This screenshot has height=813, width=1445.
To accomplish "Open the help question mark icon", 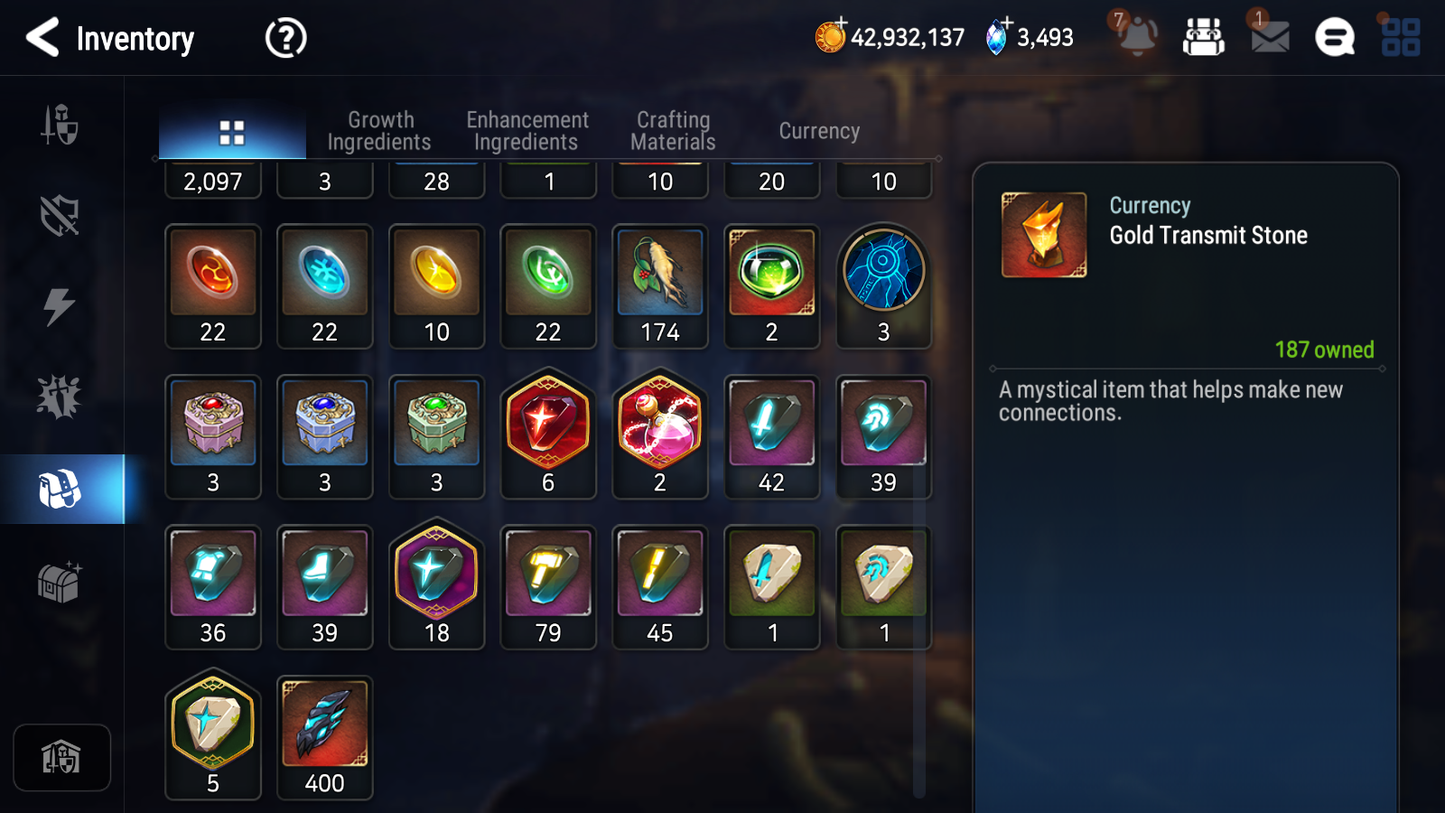I will 286,38.
